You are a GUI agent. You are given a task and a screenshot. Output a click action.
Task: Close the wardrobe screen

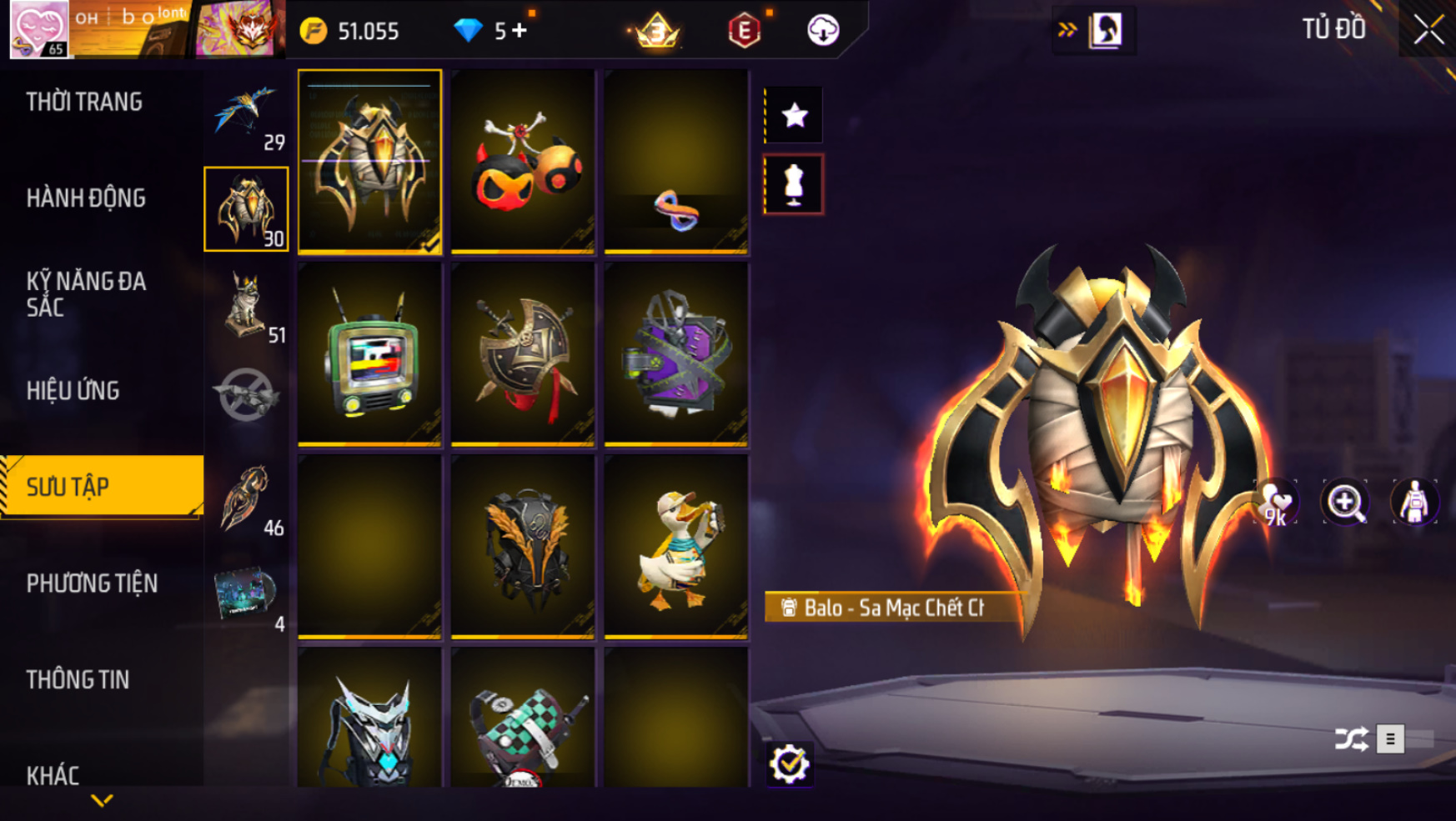pos(1428,30)
